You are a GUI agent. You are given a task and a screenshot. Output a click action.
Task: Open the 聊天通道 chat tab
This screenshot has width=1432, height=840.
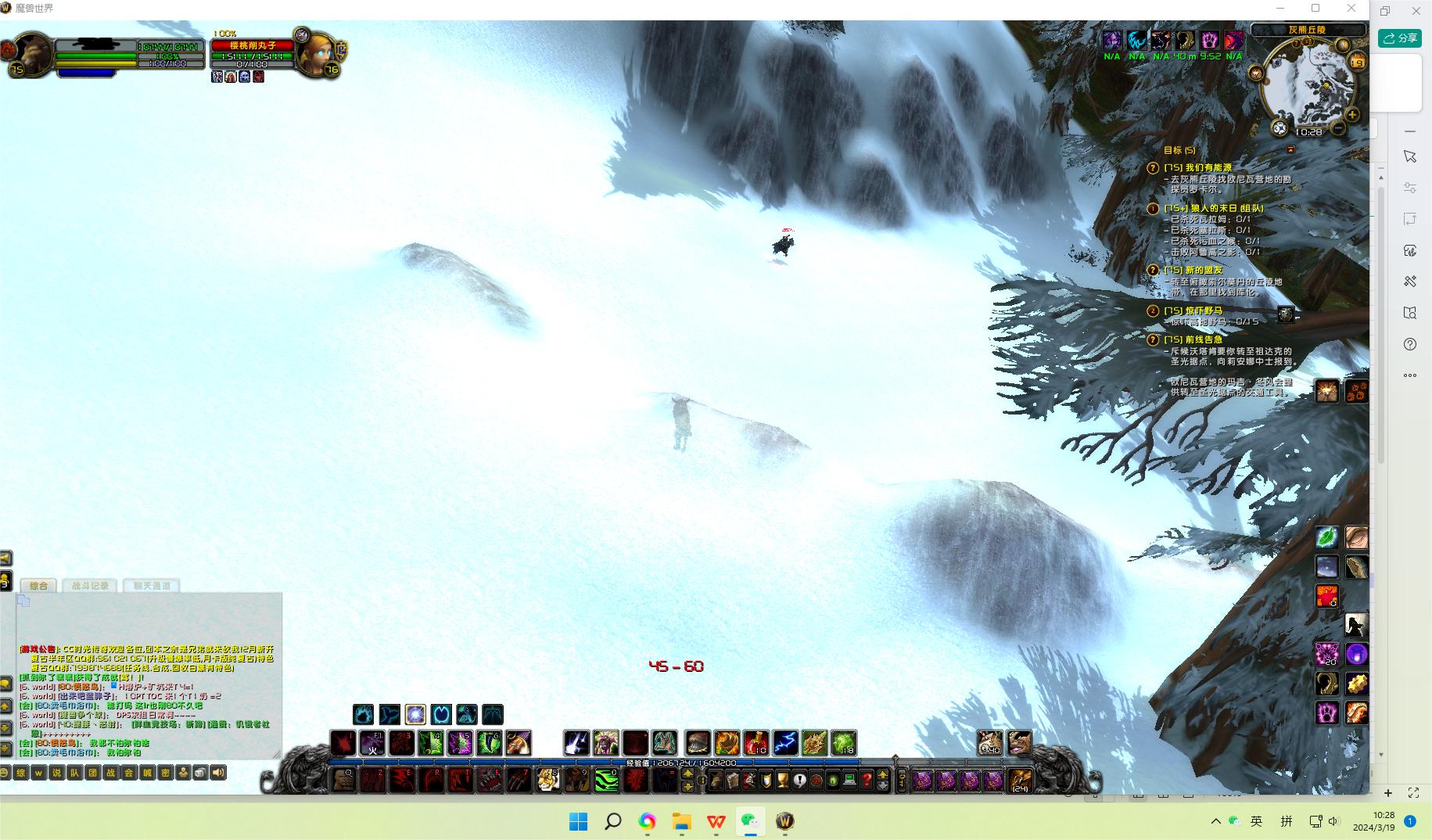[x=152, y=585]
